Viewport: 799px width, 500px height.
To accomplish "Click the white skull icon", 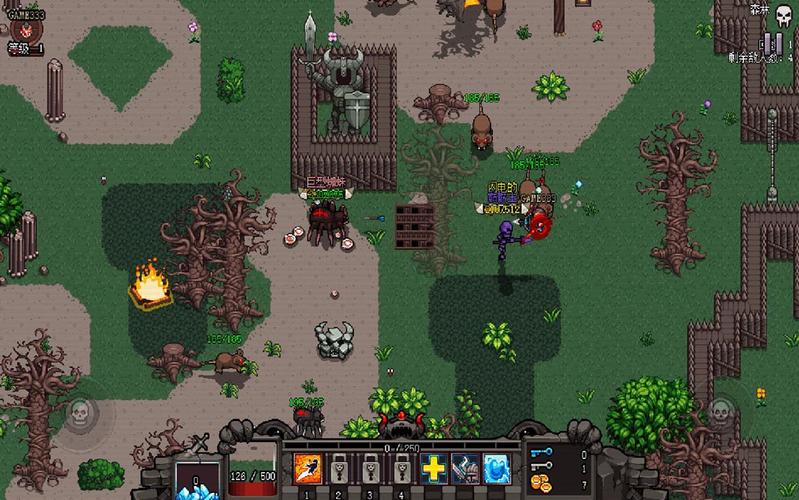I will [x=783, y=15].
